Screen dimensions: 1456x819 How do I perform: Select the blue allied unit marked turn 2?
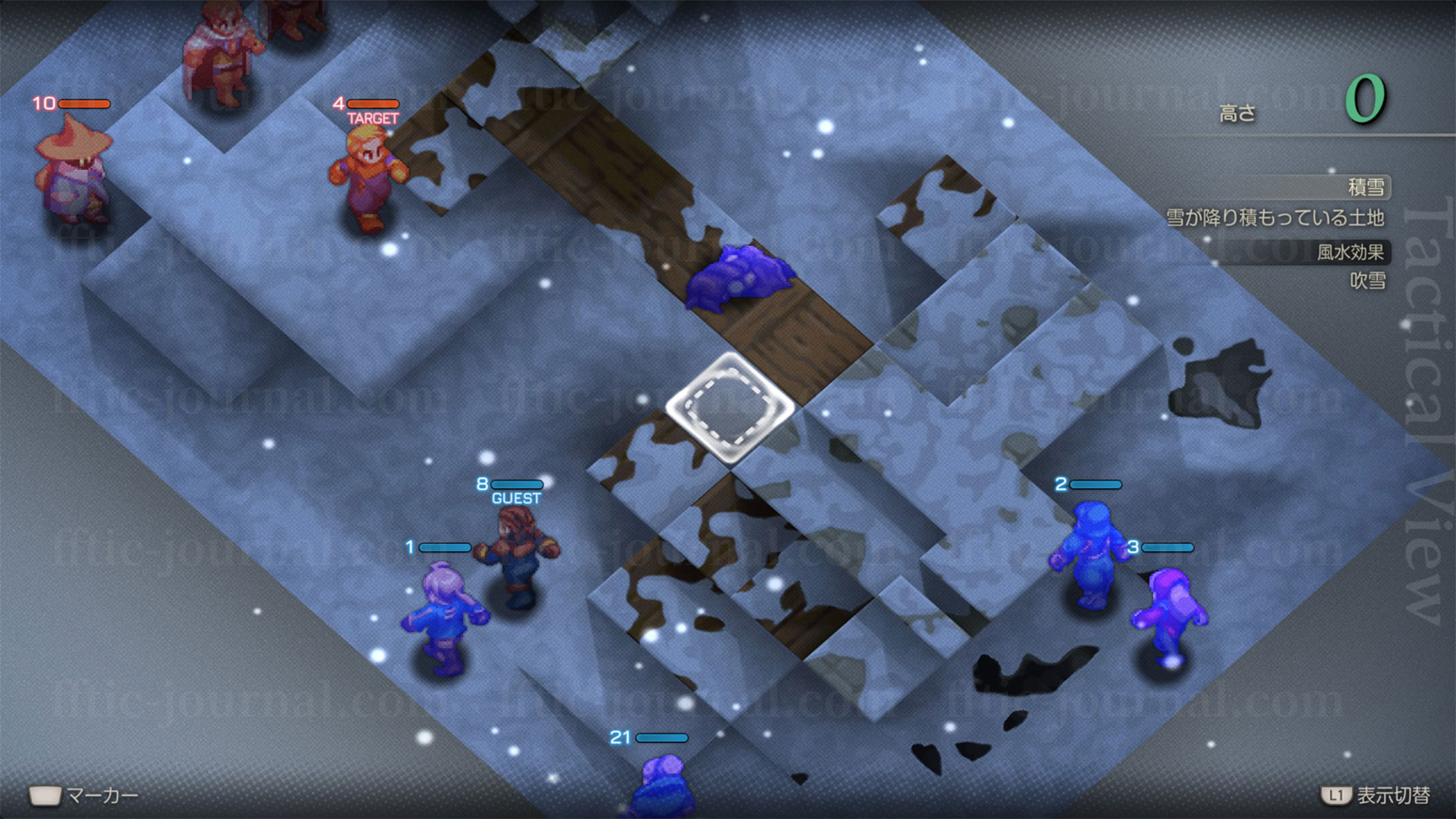tap(1089, 554)
